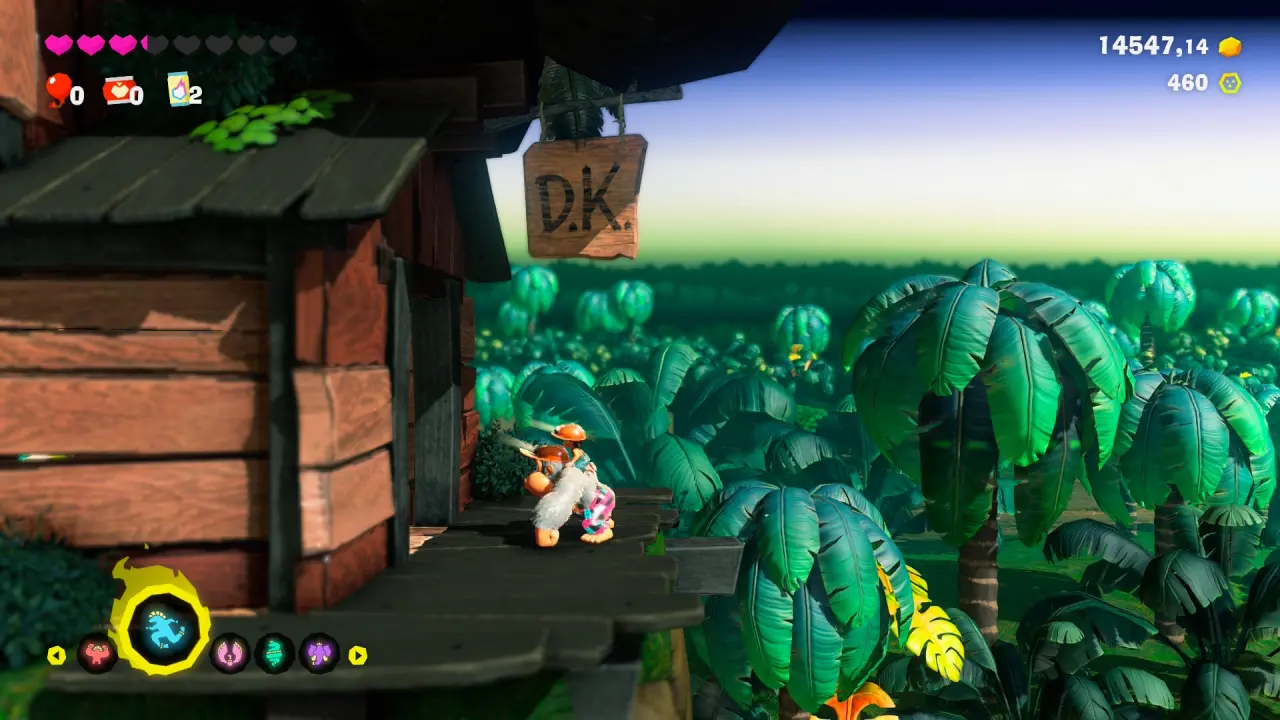Image resolution: width=1280 pixels, height=720 pixels.
Task: Switch to the pink Ostrich Bananza icon
Action: pyautogui.click(x=229, y=654)
